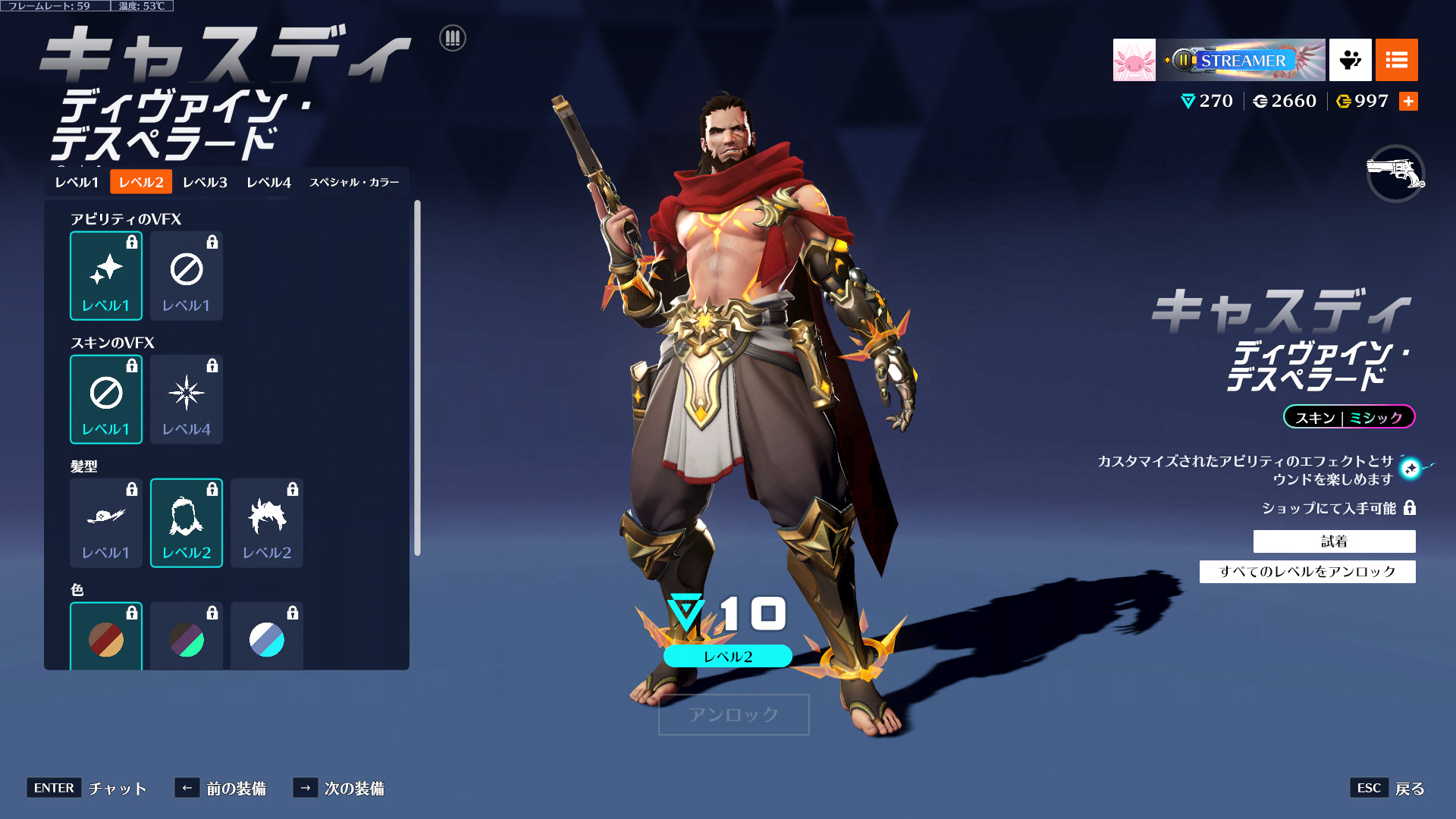Open the orange list menu button
This screenshot has height=819, width=1456.
point(1396,60)
